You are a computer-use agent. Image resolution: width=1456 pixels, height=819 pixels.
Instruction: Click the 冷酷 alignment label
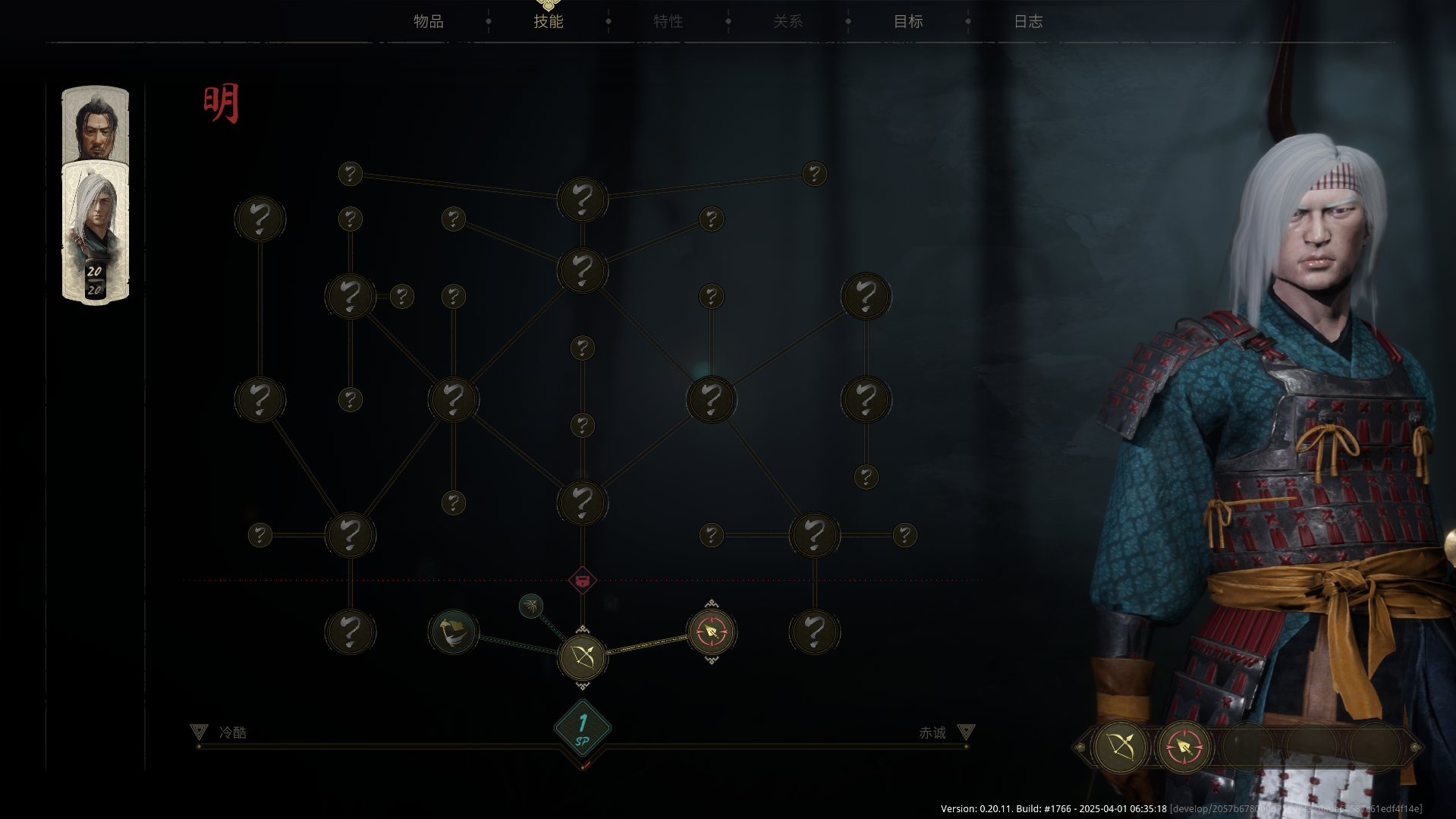point(232,732)
